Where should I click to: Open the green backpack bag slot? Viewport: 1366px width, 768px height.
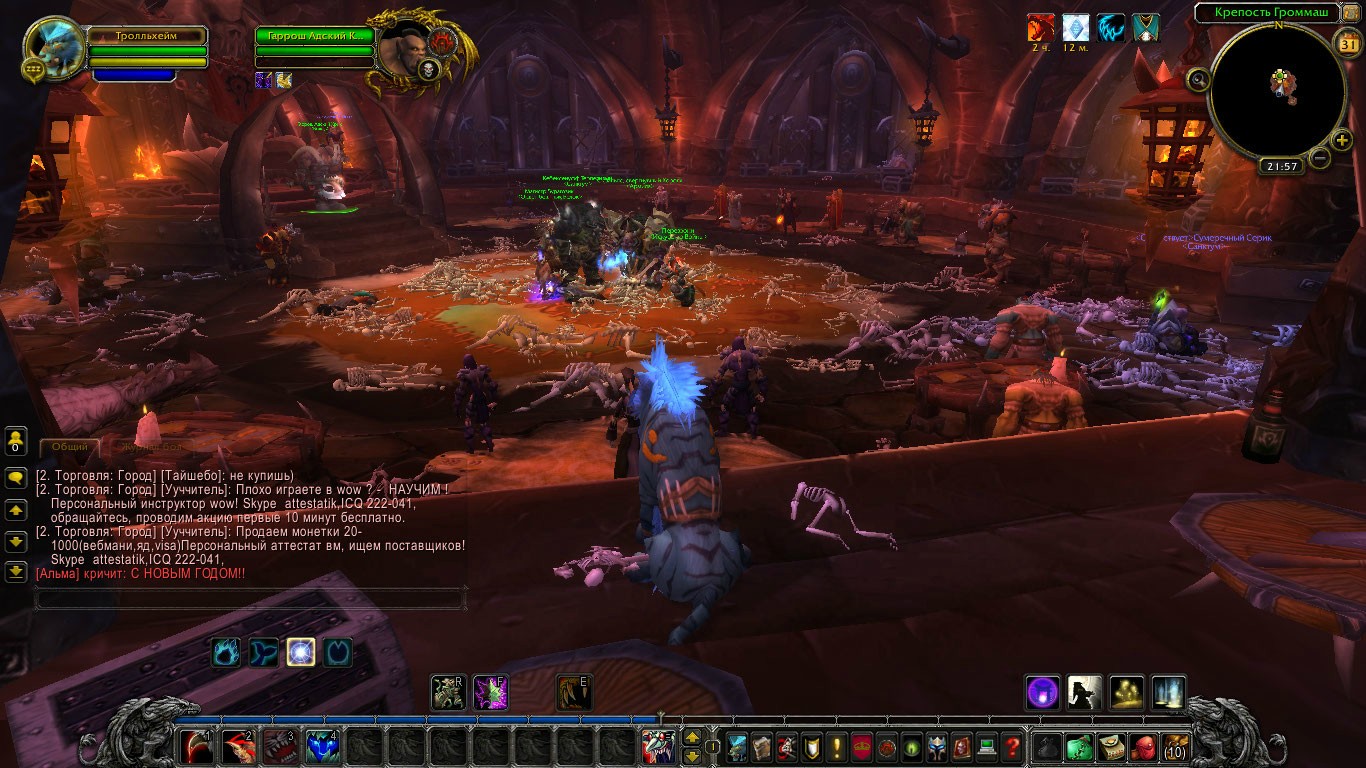[x=1078, y=746]
